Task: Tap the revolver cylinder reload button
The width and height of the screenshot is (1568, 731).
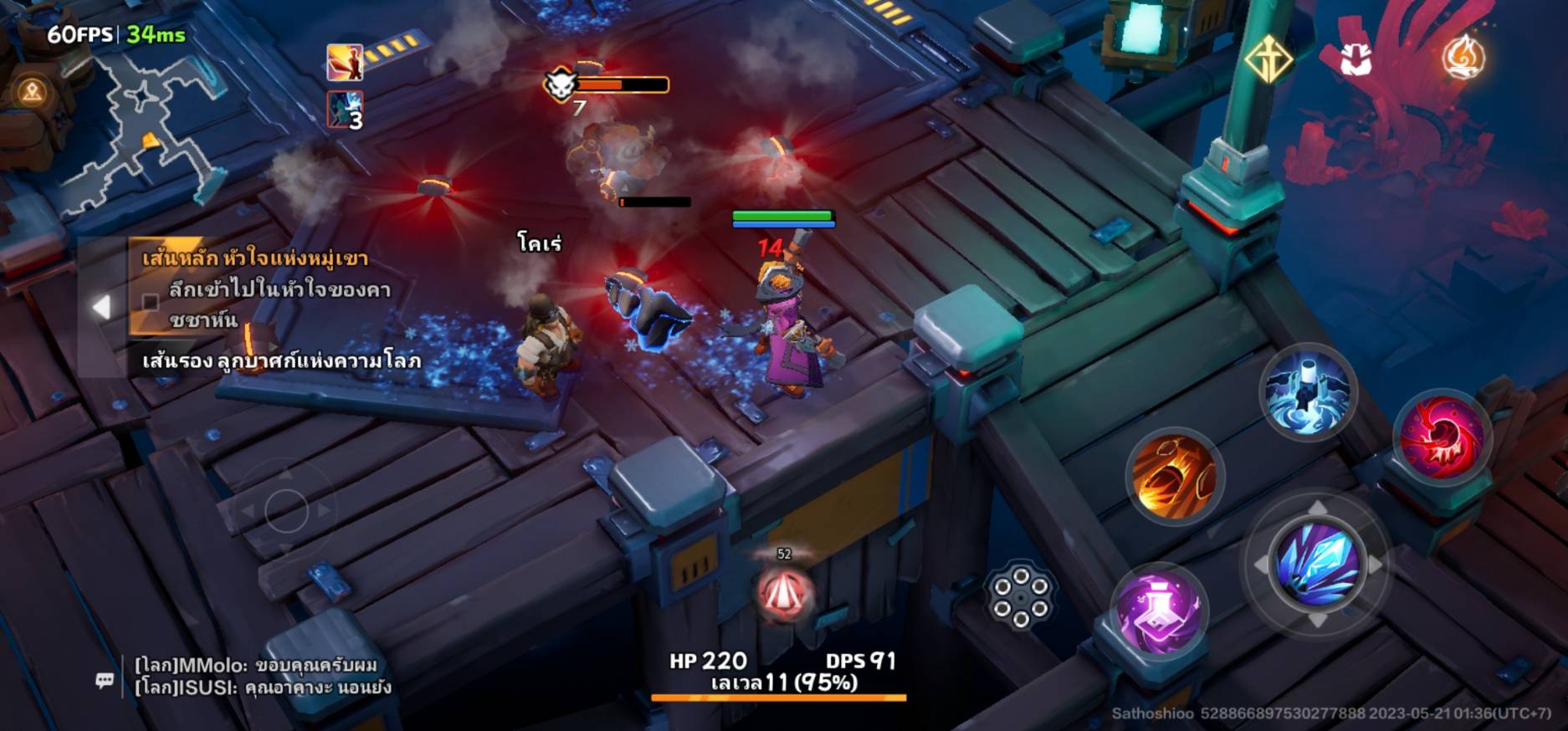Action: 1020,595
